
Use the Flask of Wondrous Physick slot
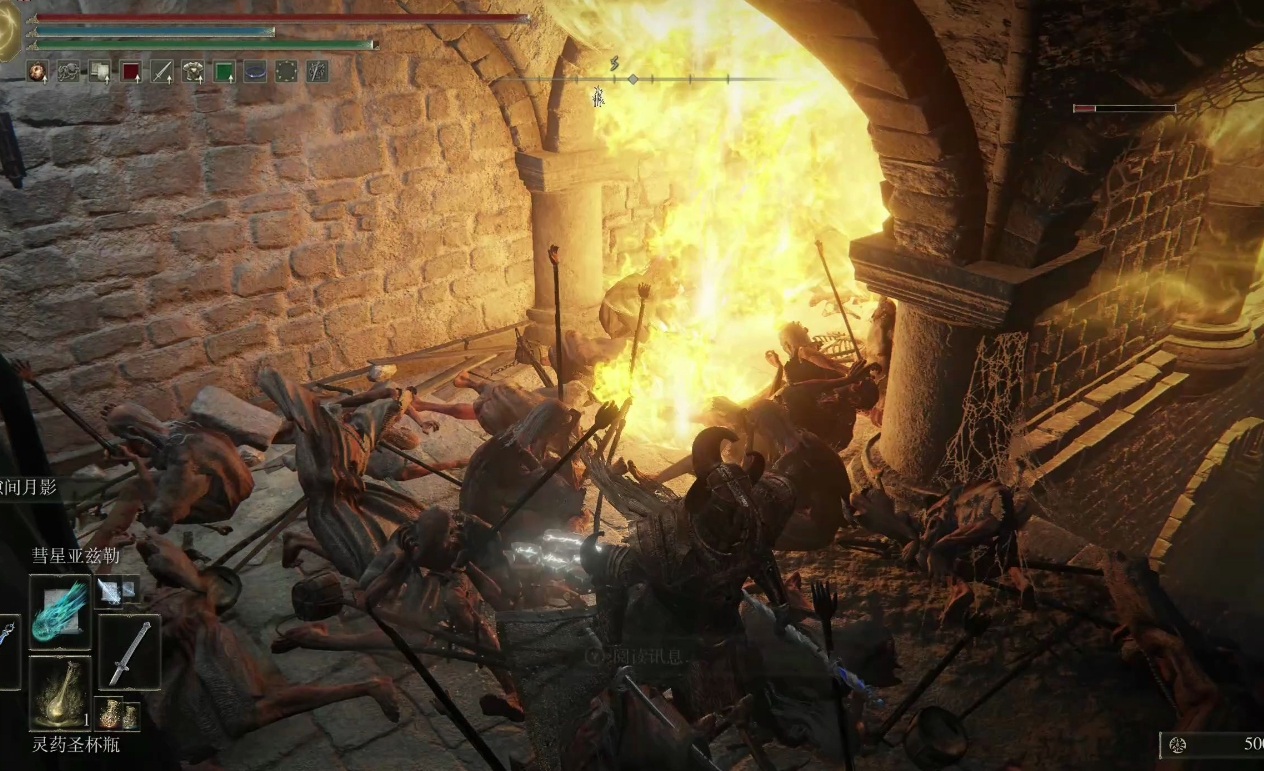(60, 692)
